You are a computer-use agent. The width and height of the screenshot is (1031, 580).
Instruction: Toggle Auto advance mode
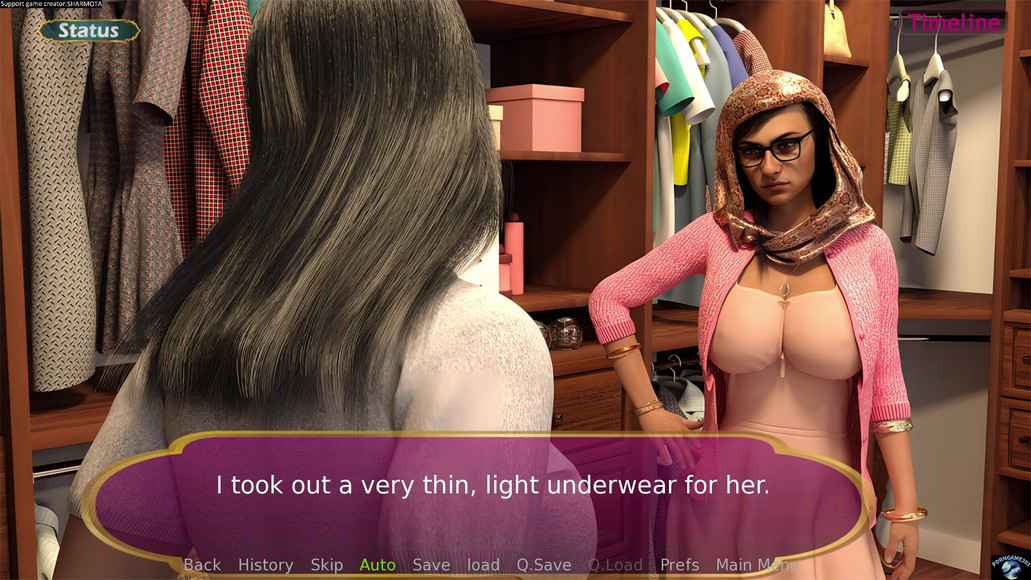point(377,565)
